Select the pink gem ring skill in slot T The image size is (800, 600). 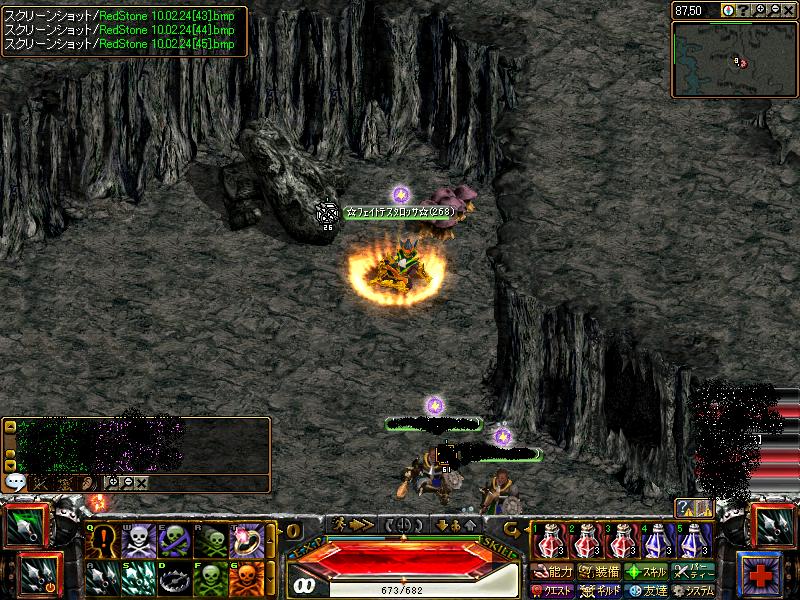tap(244, 541)
